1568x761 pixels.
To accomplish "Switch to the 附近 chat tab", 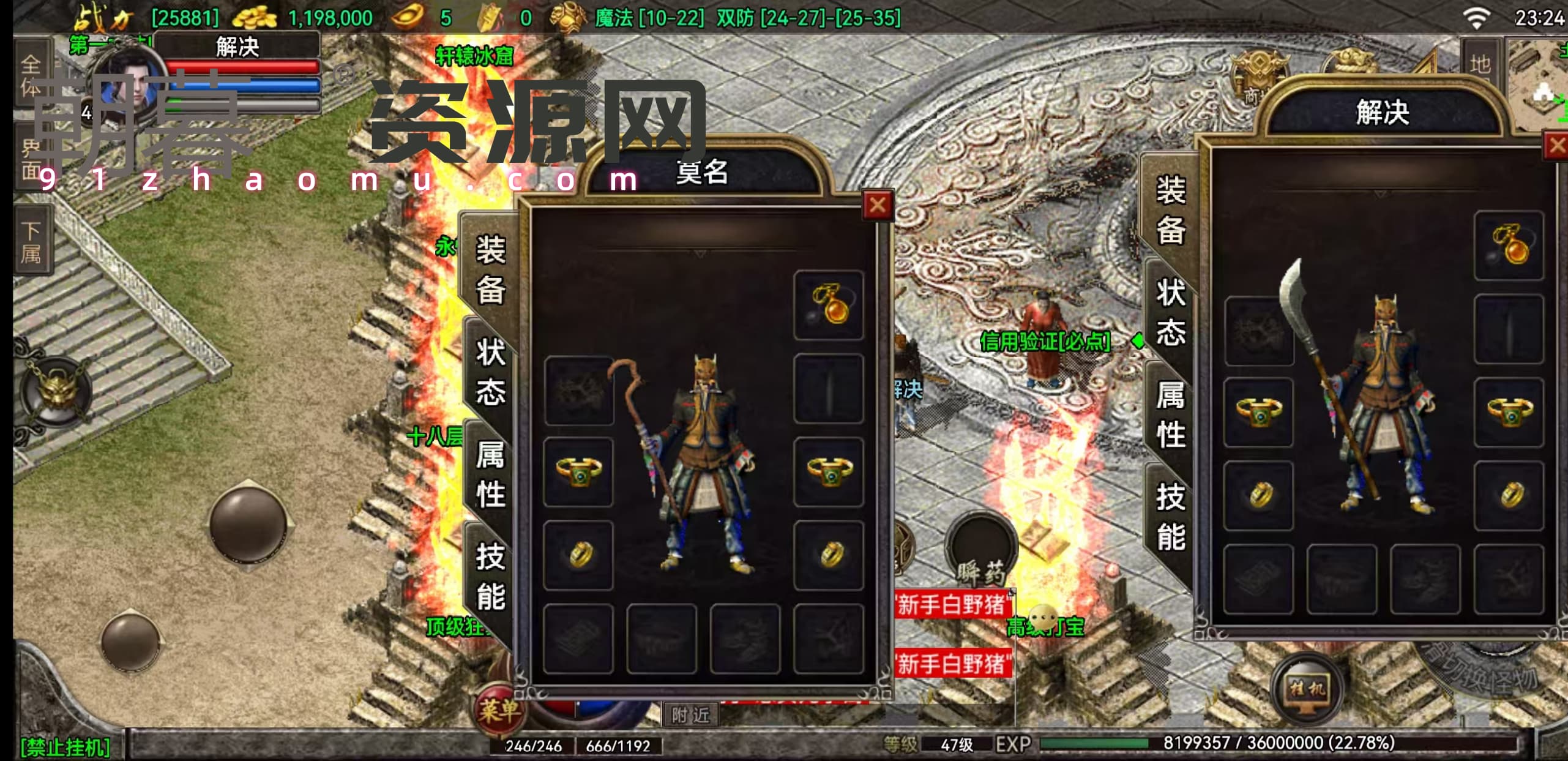I will pos(690,714).
